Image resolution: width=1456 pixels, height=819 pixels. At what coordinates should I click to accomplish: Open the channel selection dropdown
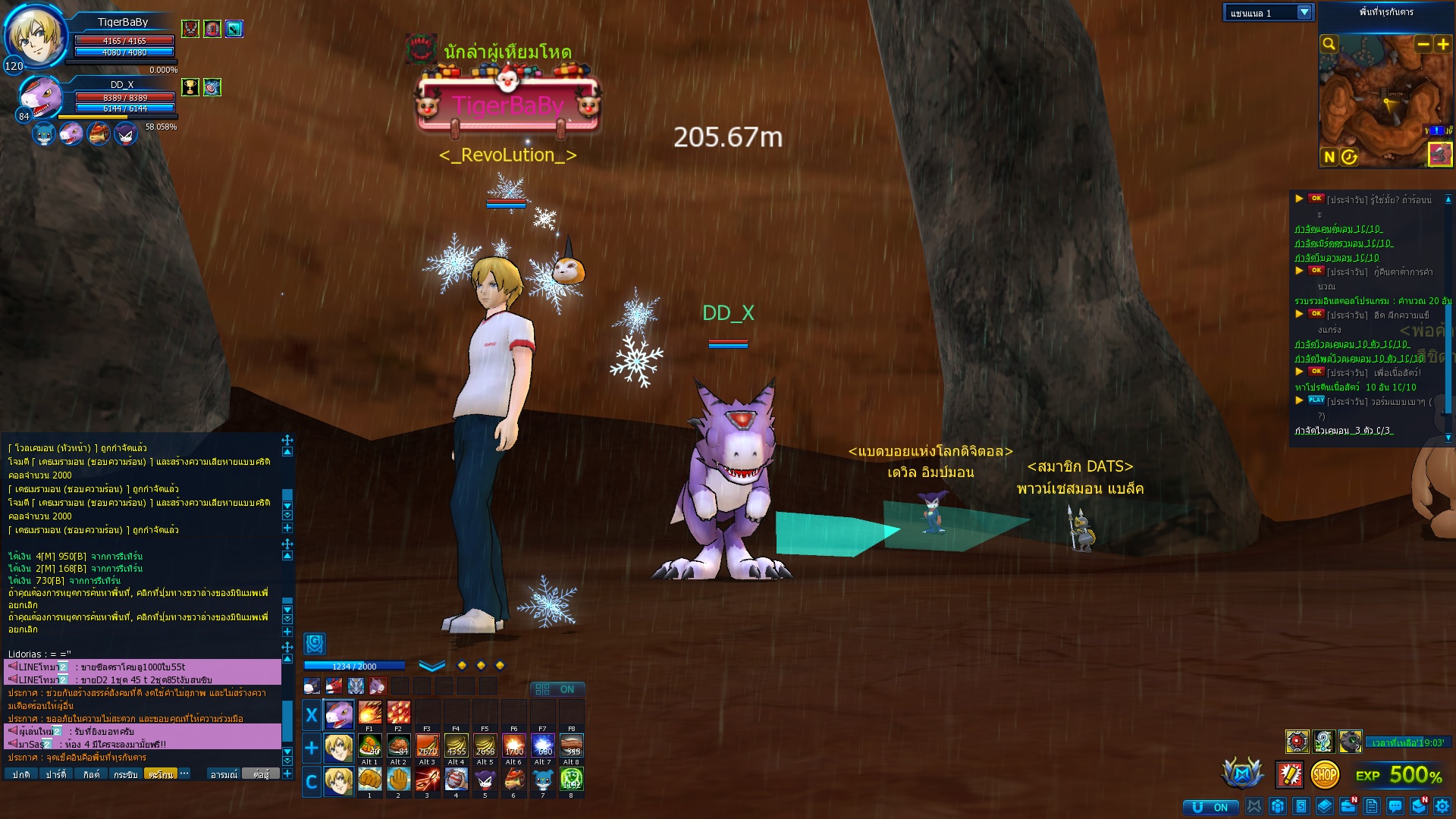1304,12
